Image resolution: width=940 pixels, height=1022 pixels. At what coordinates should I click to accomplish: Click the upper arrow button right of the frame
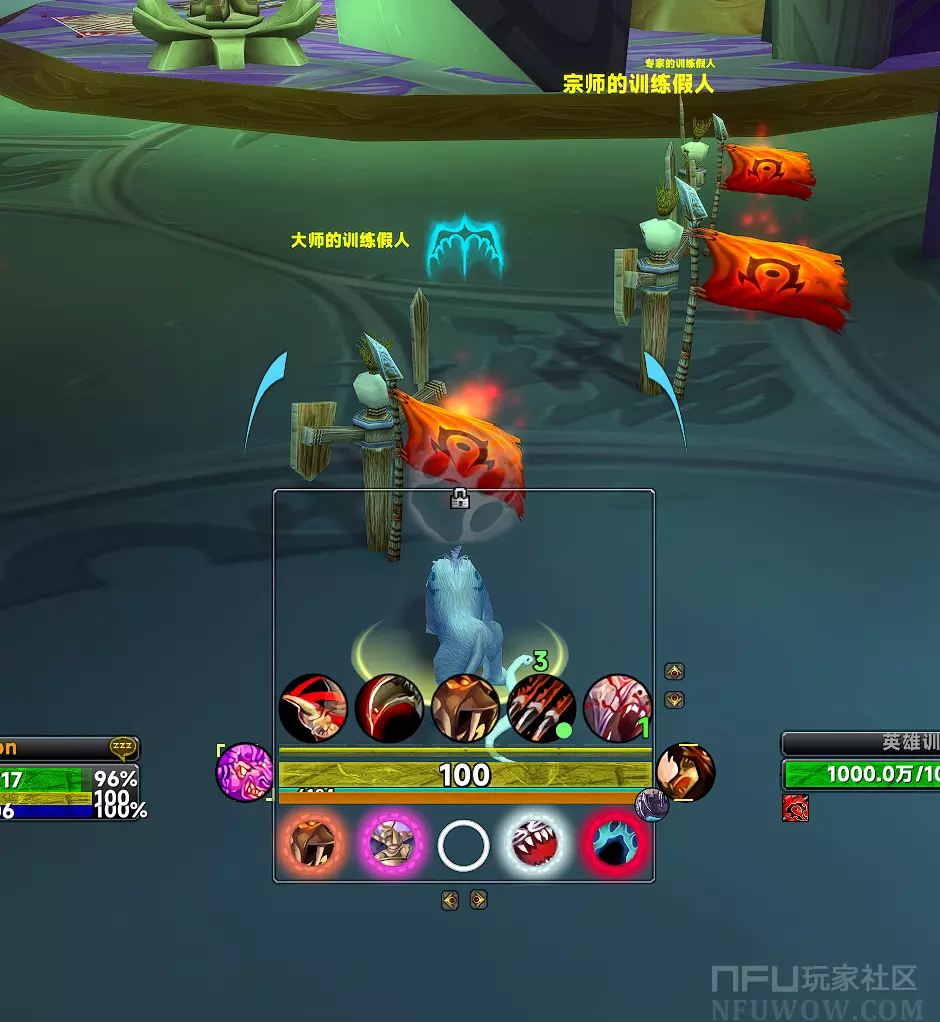675,672
